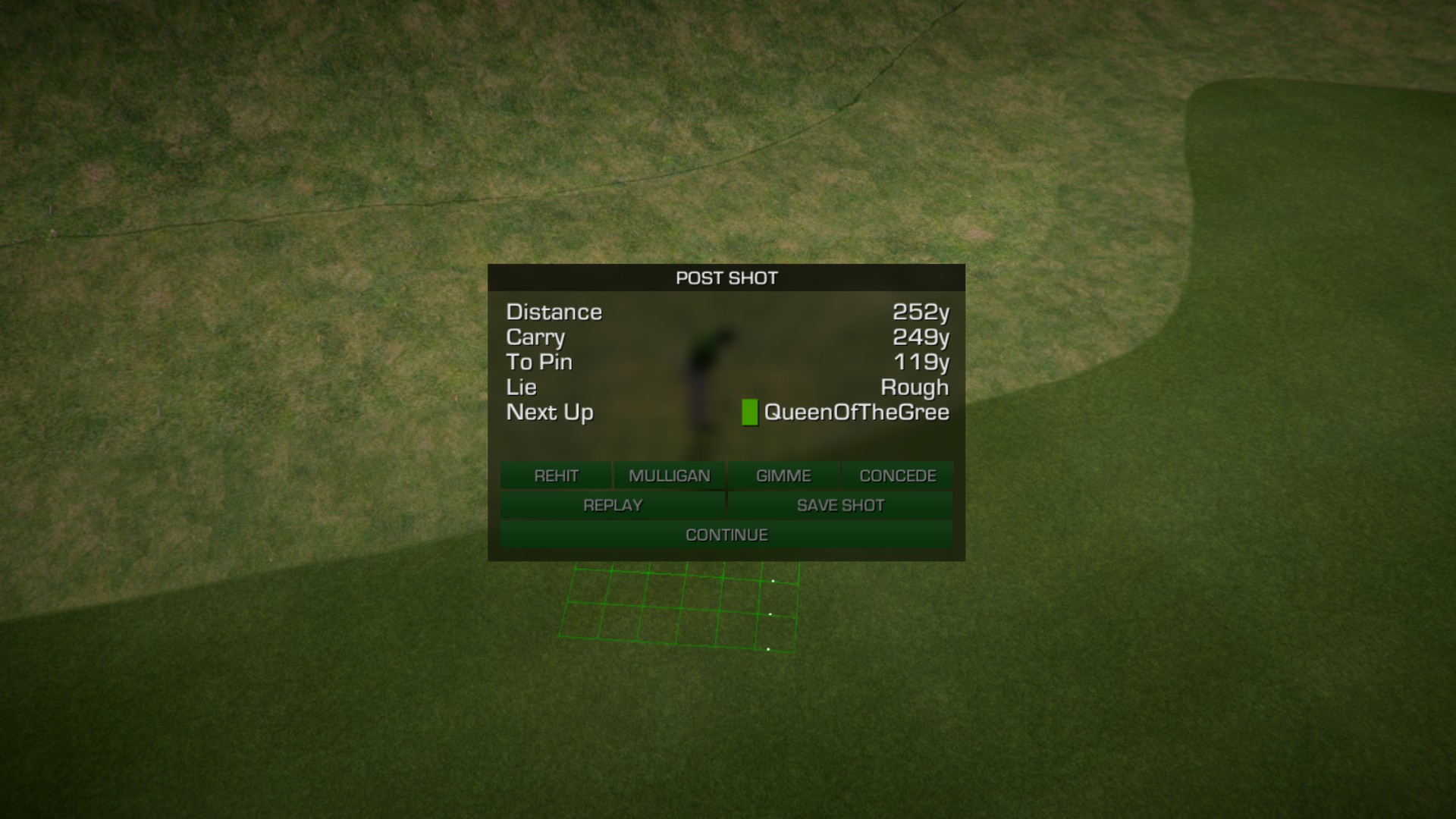Screen dimensions: 1456x819
Task: Hit CONTINUE to proceed
Action: tap(726, 535)
